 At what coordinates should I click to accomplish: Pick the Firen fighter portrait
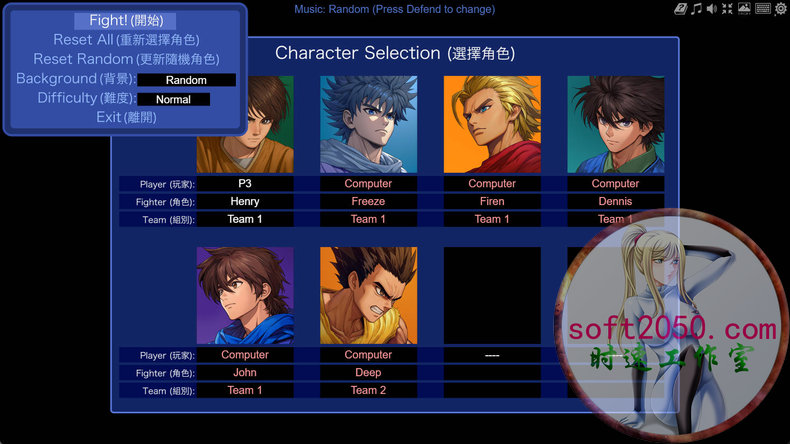pyautogui.click(x=492, y=124)
